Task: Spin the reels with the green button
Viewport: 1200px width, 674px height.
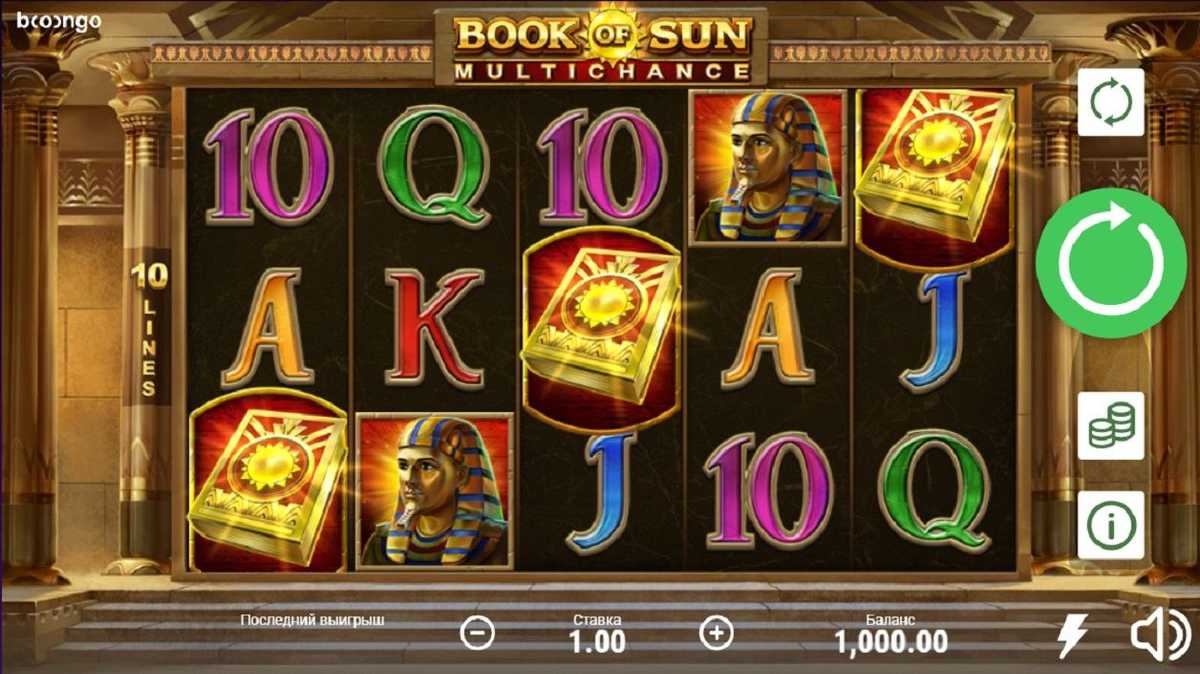Action: [1110, 263]
